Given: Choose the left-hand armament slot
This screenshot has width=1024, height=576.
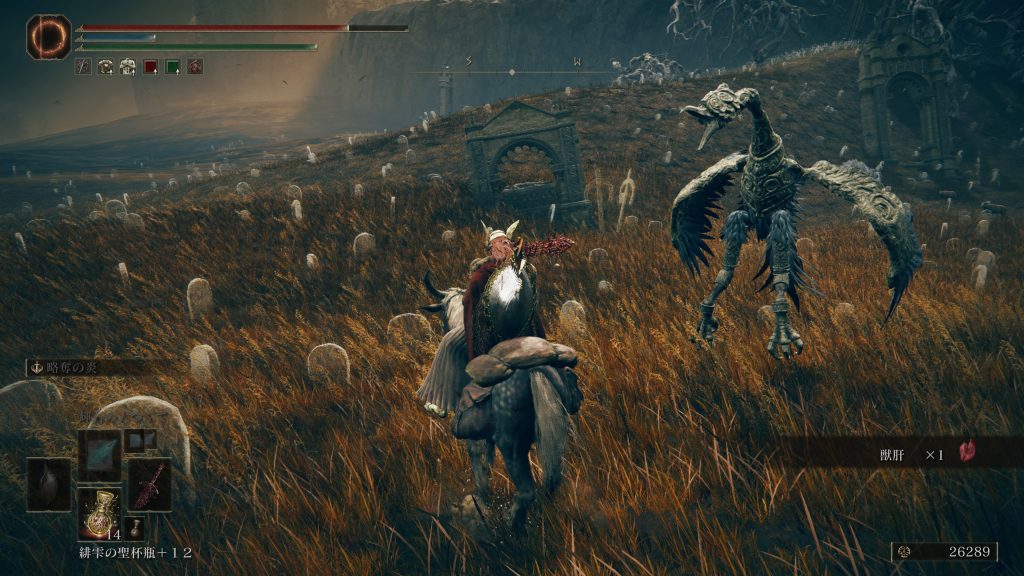Looking at the screenshot, I should (x=48, y=484).
